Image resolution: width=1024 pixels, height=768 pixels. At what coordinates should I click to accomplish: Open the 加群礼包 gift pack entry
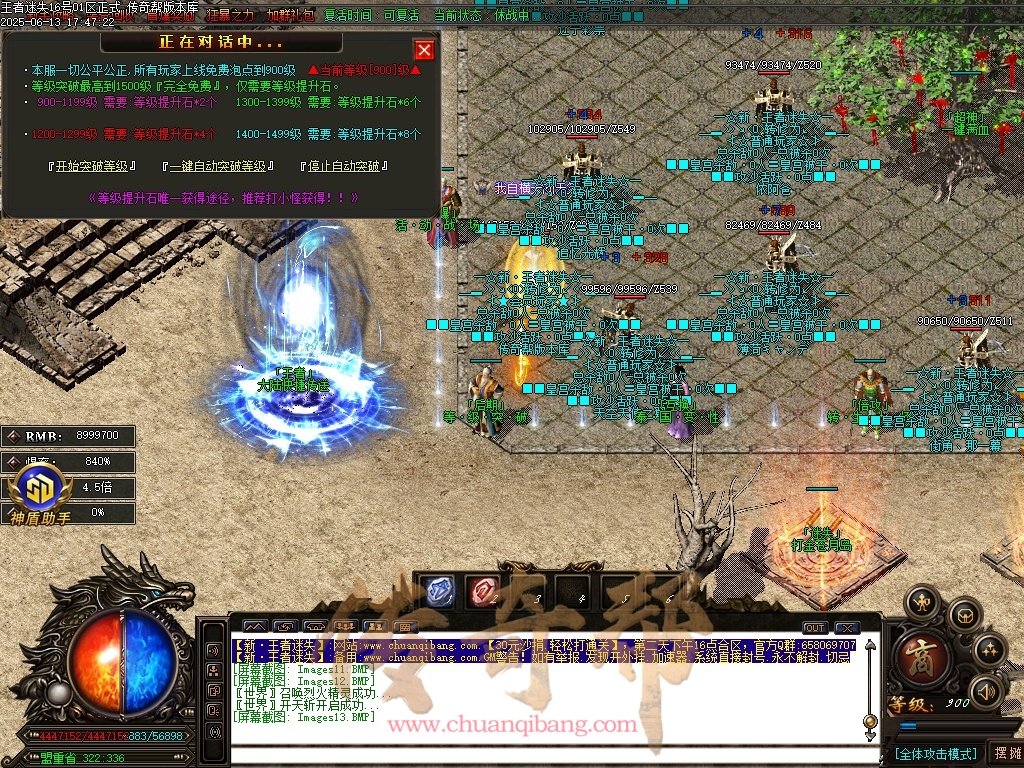pyautogui.click(x=290, y=16)
